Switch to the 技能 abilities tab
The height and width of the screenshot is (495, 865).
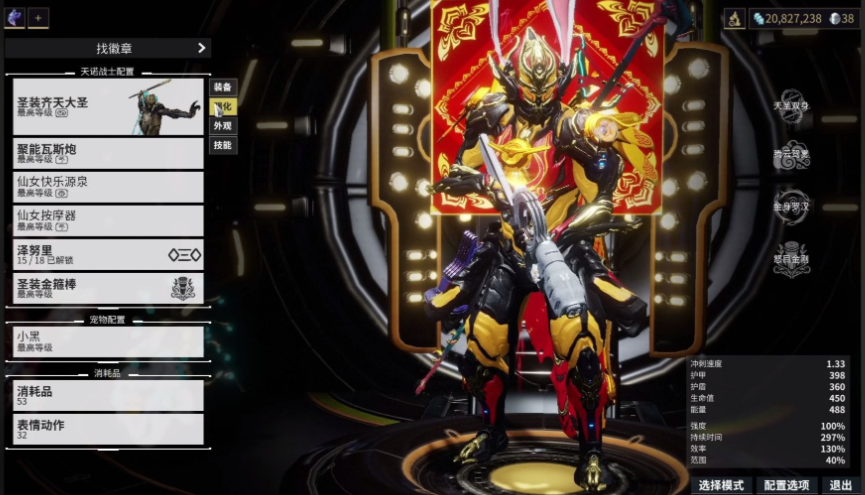223,145
